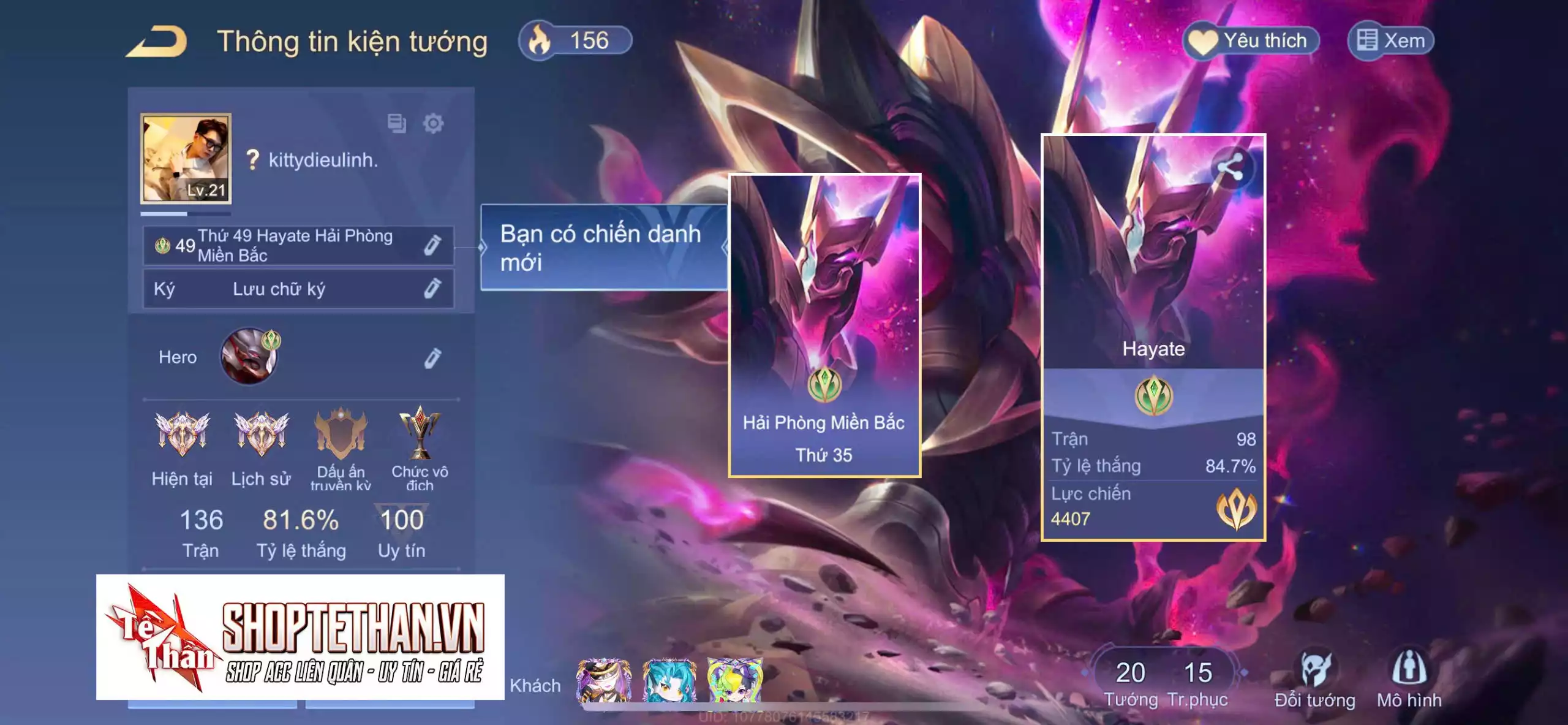Click the copy profile icon beside gear

pyautogui.click(x=396, y=123)
